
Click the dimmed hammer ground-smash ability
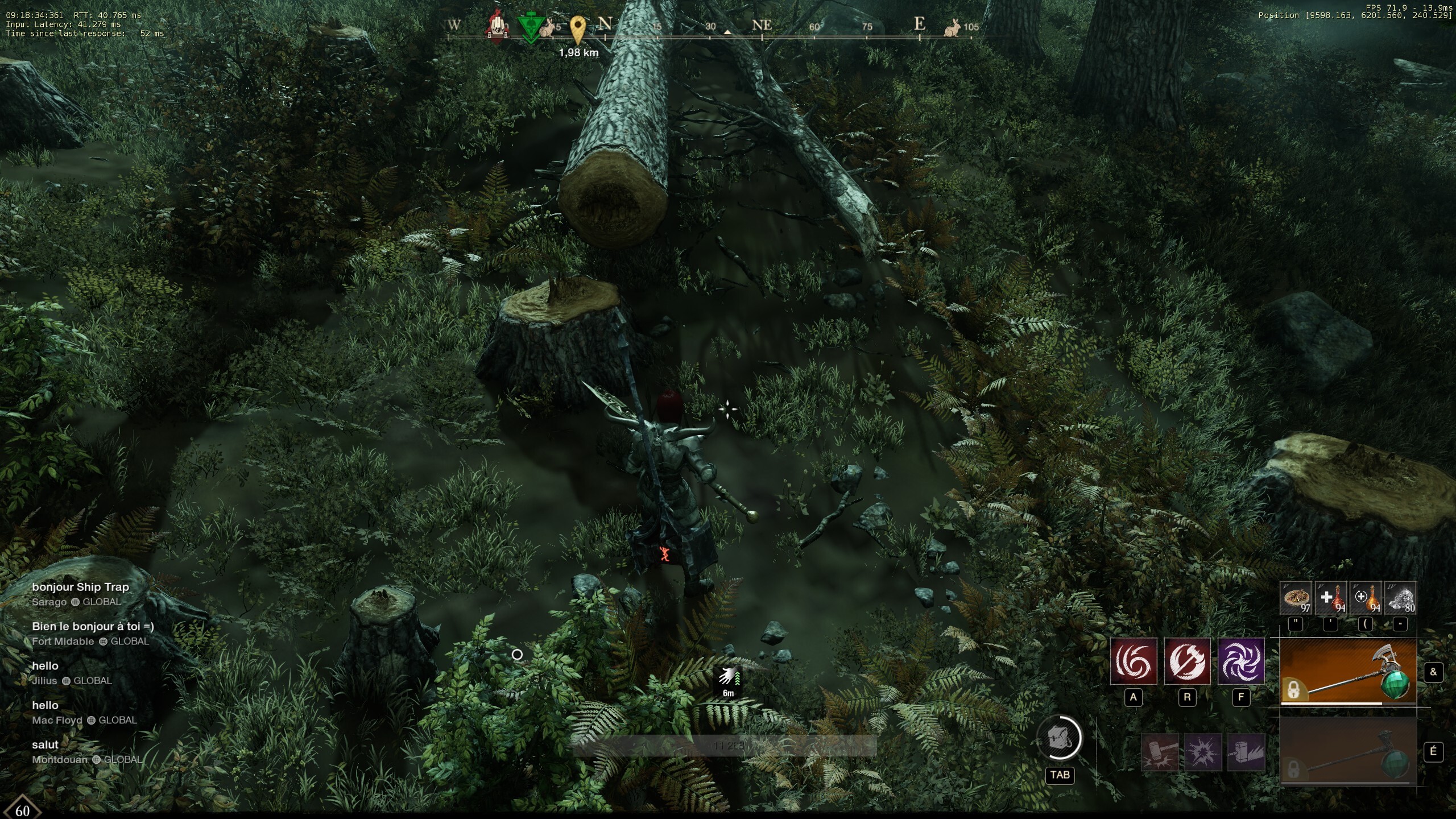pyautogui.click(x=1160, y=752)
